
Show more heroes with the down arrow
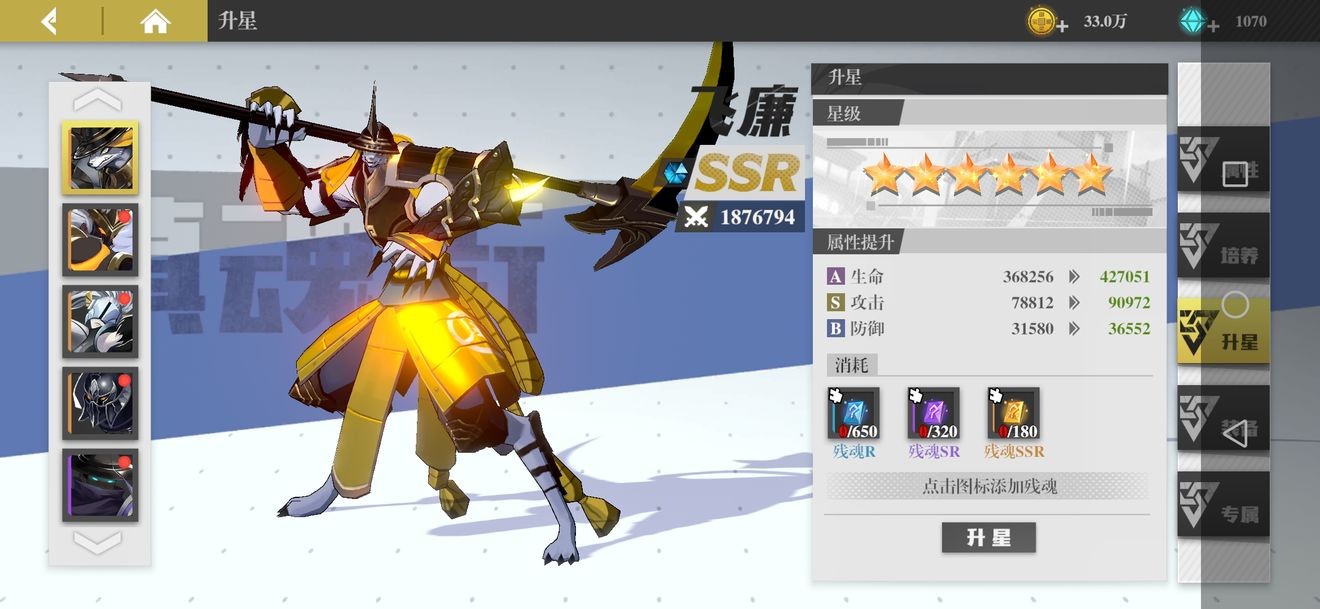99,542
